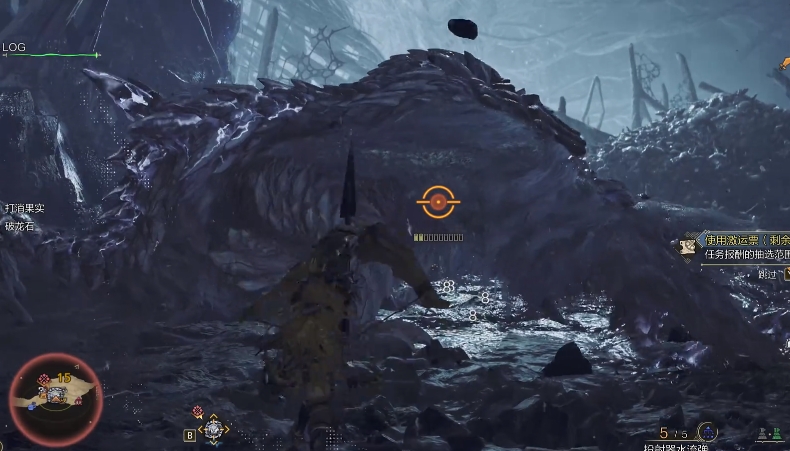This screenshot has height=451, width=790.
Task: Select the item in the item selector
Action: coord(213,429)
